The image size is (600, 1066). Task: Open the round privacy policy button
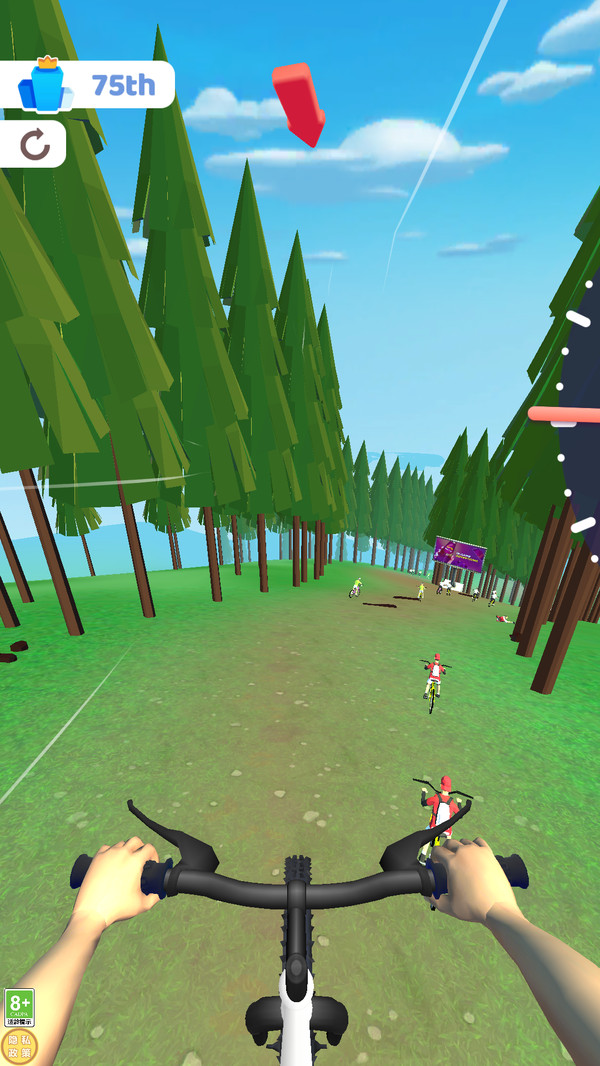[19, 1045]
